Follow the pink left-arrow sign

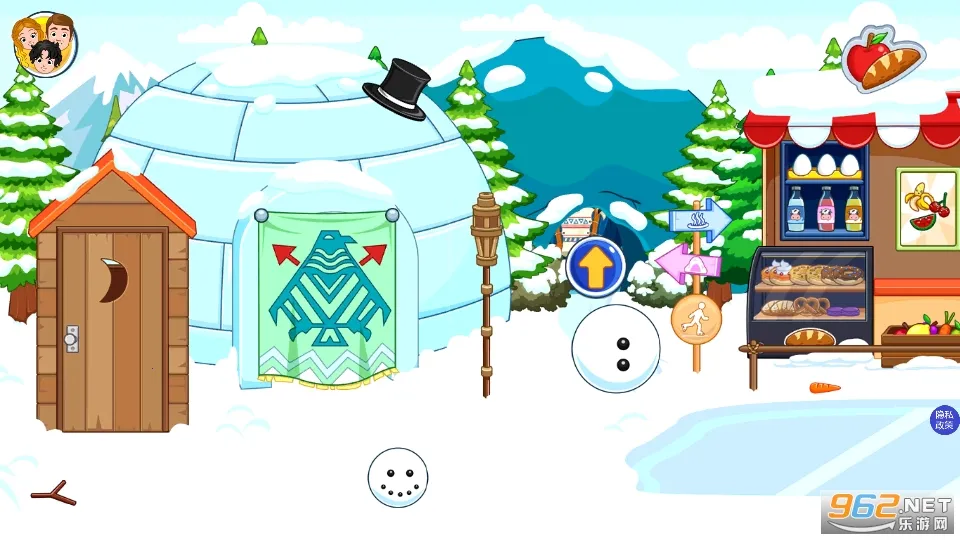686,264
